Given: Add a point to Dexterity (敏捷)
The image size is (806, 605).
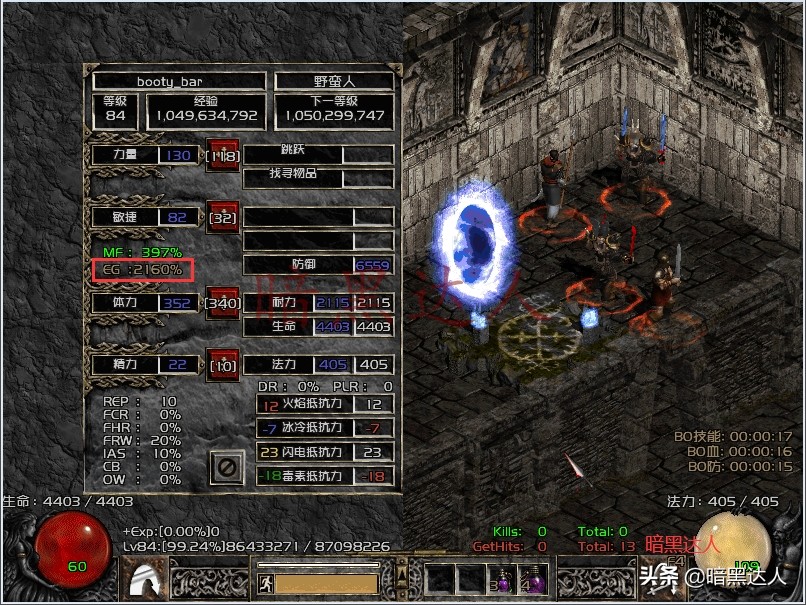Looking at the screenshot, I should (x=221, y=216).
